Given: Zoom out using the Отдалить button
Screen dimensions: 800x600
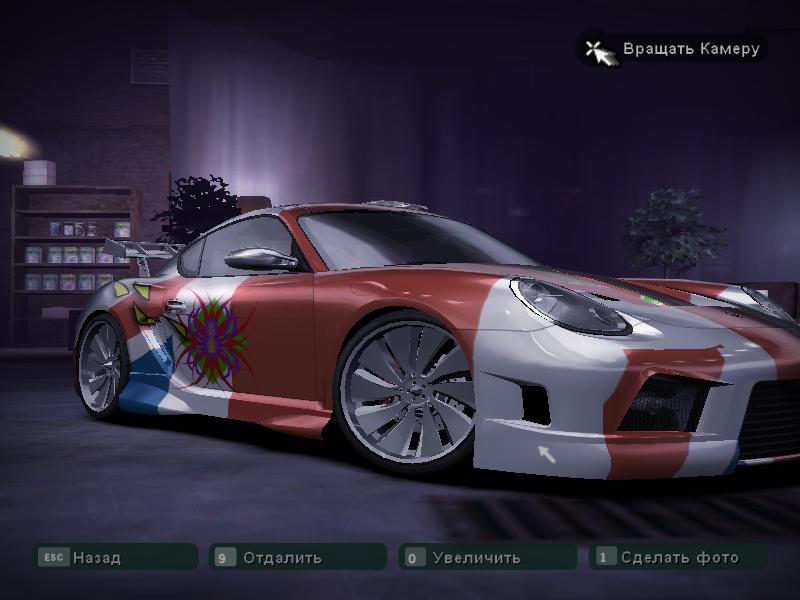Looking at the screenshot, I should (x=282, y=557).
